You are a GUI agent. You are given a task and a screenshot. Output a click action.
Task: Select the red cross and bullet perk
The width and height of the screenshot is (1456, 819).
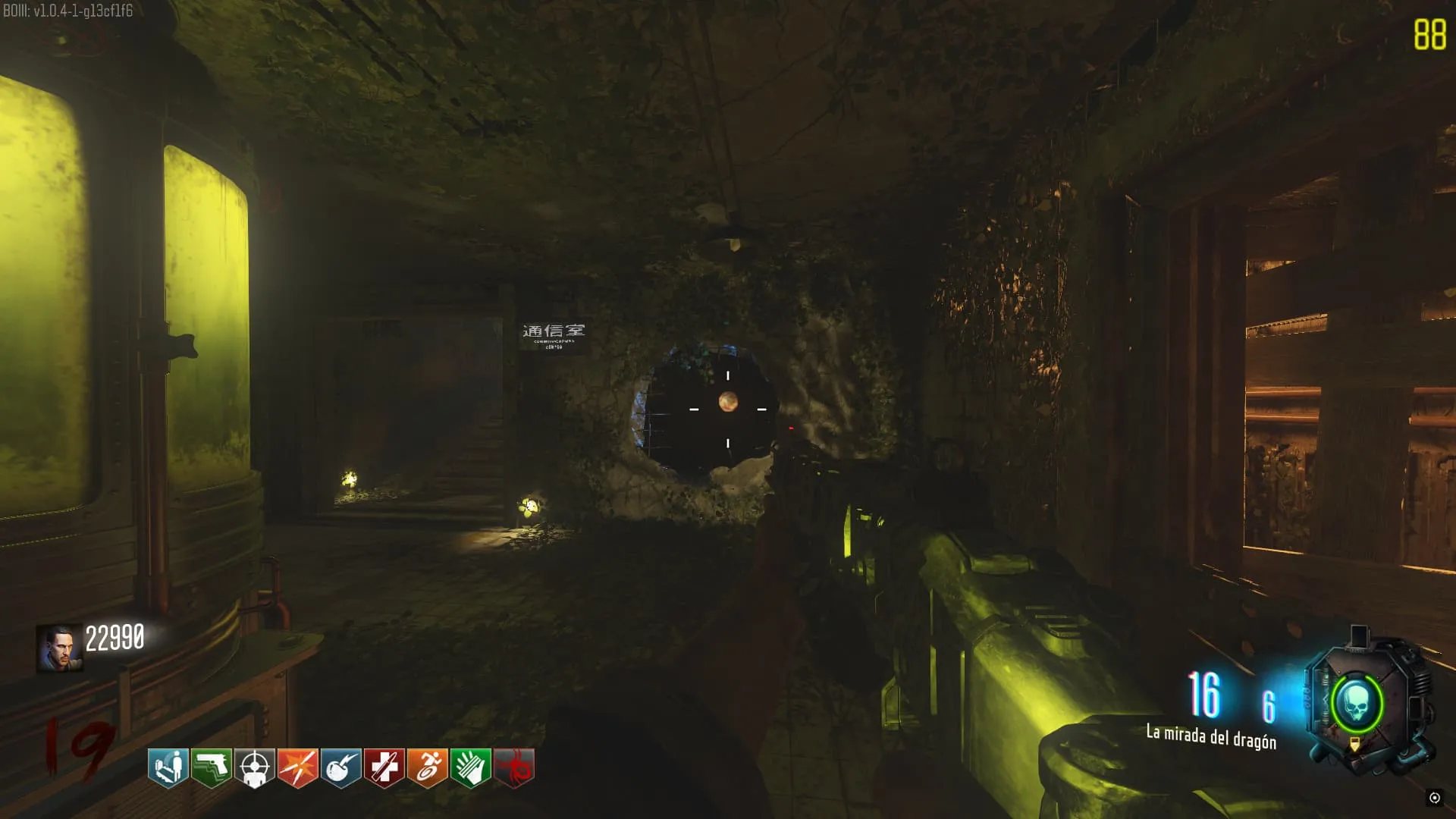[x=384, y=767]
